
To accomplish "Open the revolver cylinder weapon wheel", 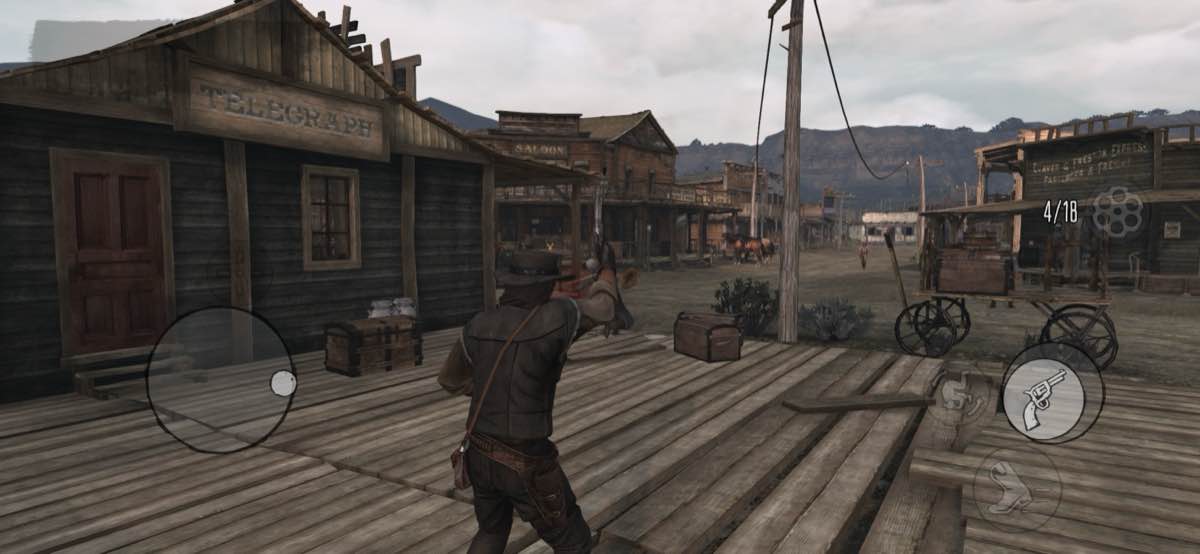I will click(1117, 211).
